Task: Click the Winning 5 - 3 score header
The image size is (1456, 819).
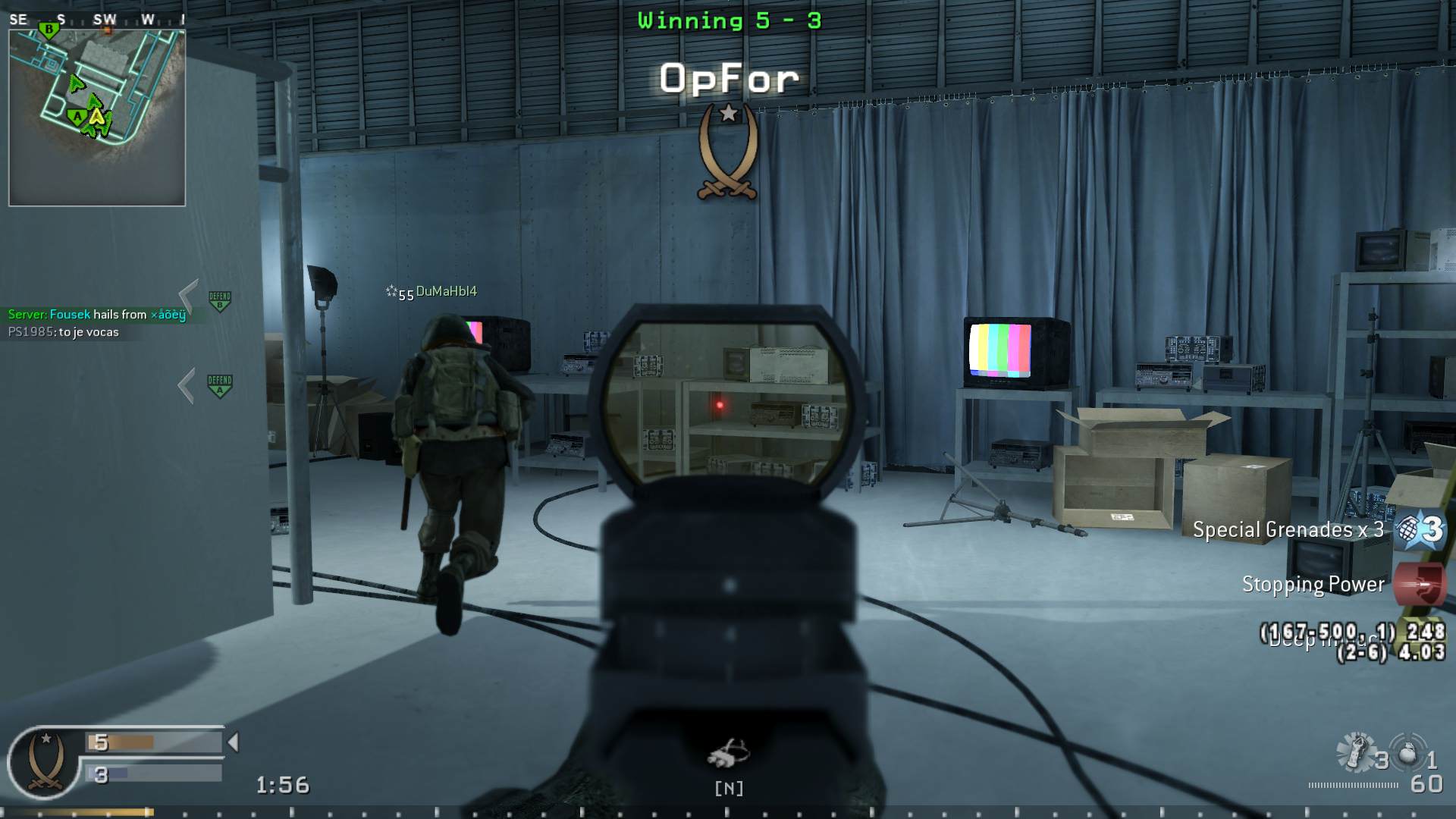Action: coord(726,20)
